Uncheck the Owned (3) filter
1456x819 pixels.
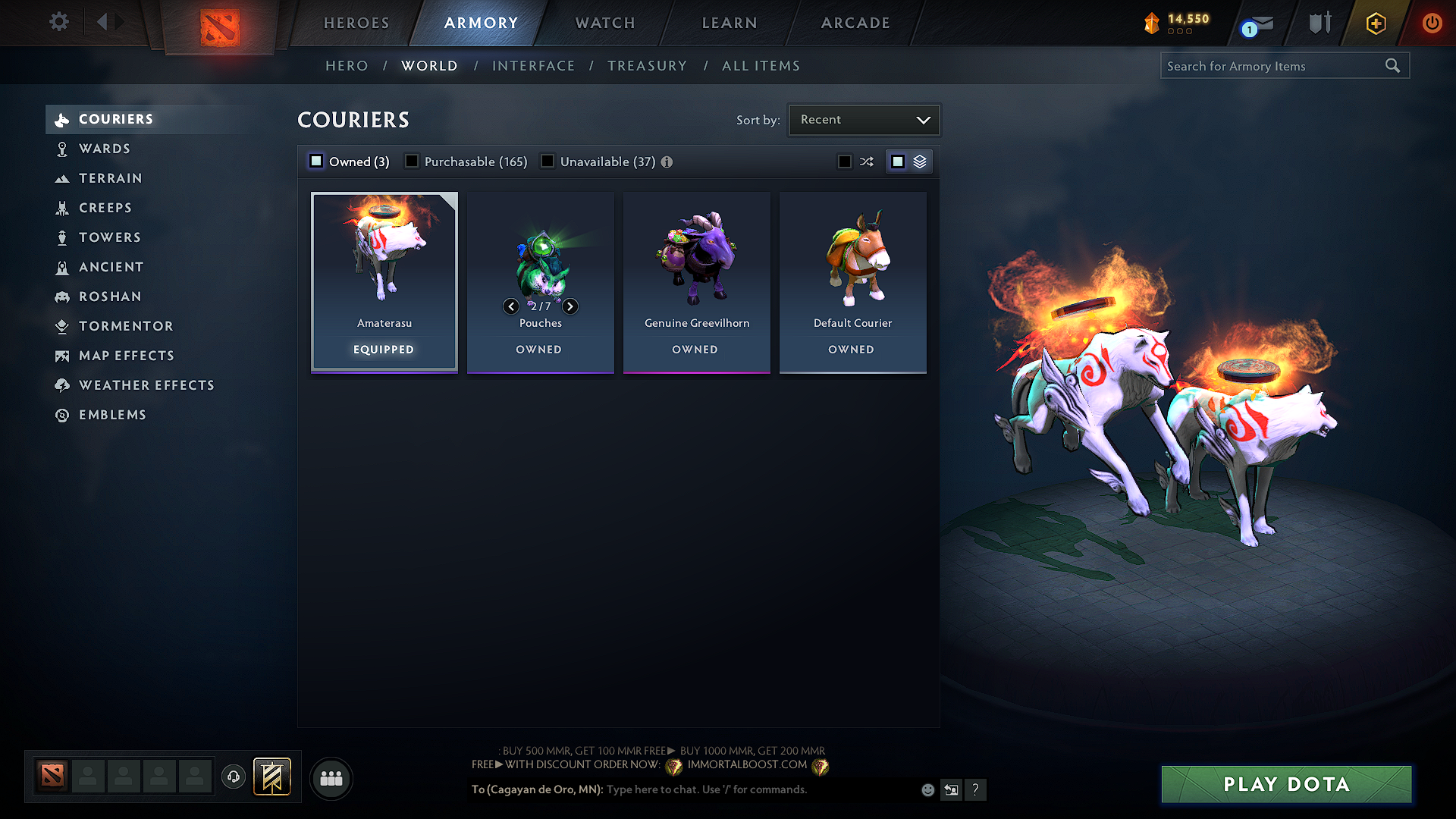tap(315, 161)
